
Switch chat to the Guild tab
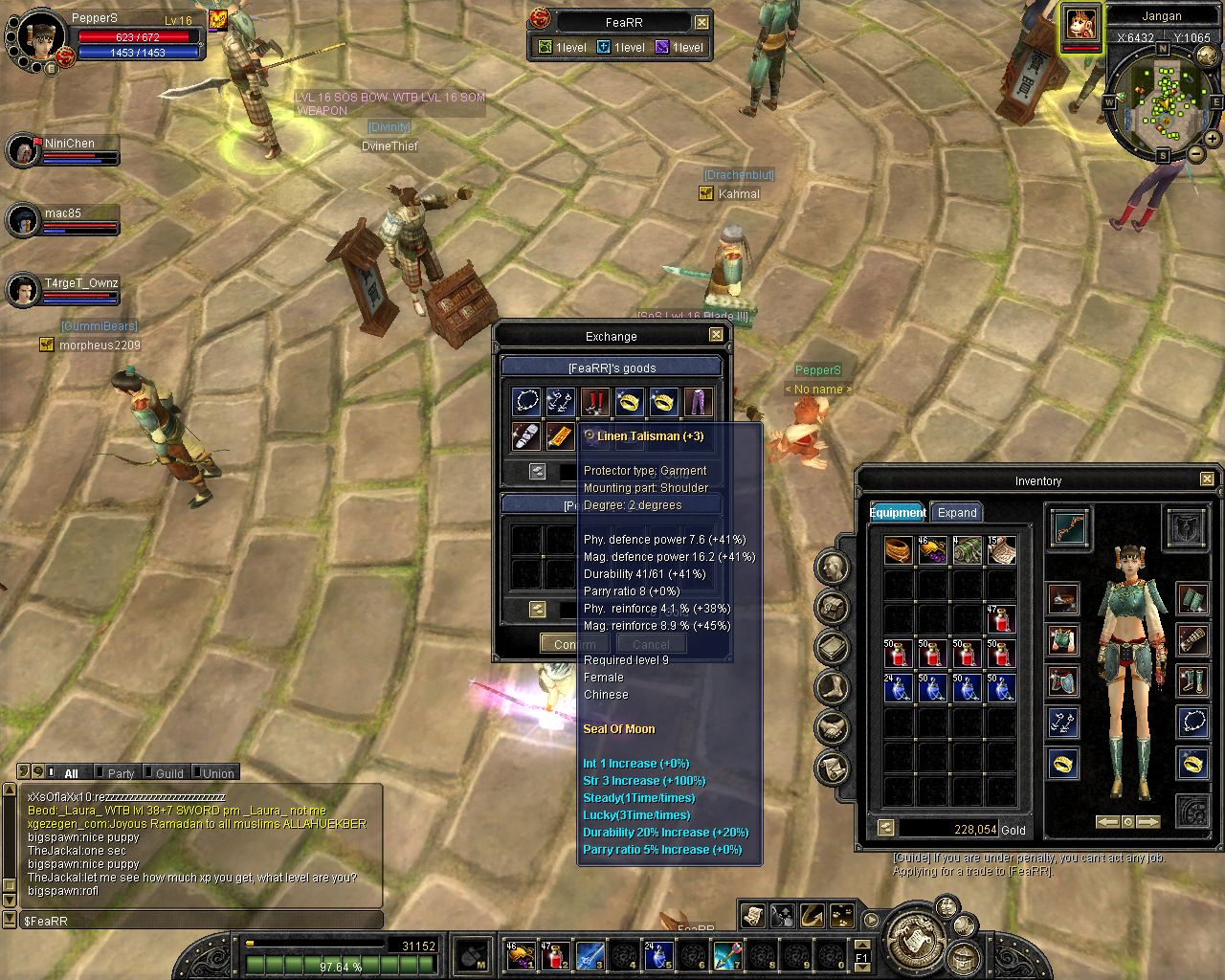(169, 773)
